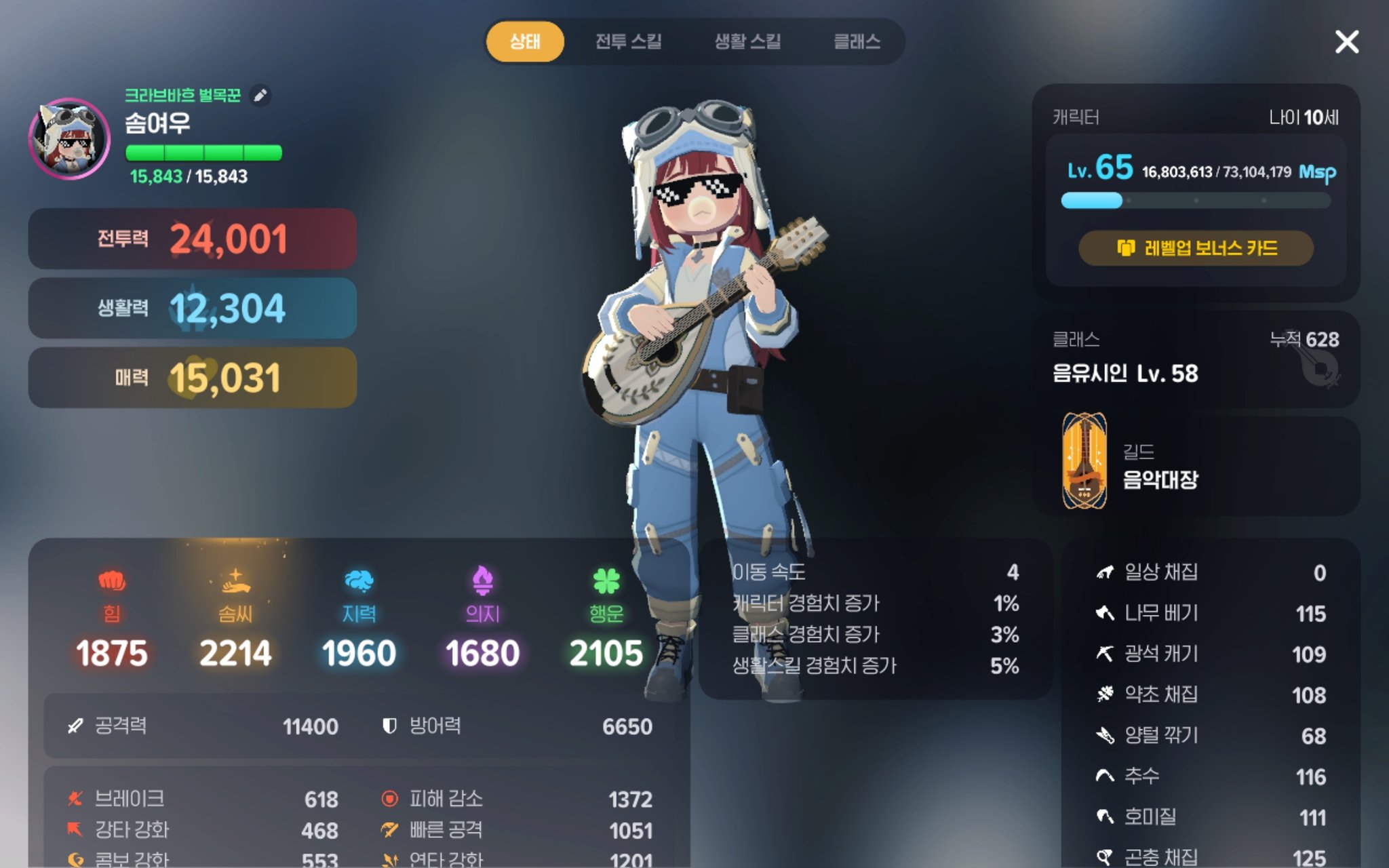Click the character portrait avatar
Image resolution: width=1389 pixels, height=868 pixels.
click(x=69, y=139)
